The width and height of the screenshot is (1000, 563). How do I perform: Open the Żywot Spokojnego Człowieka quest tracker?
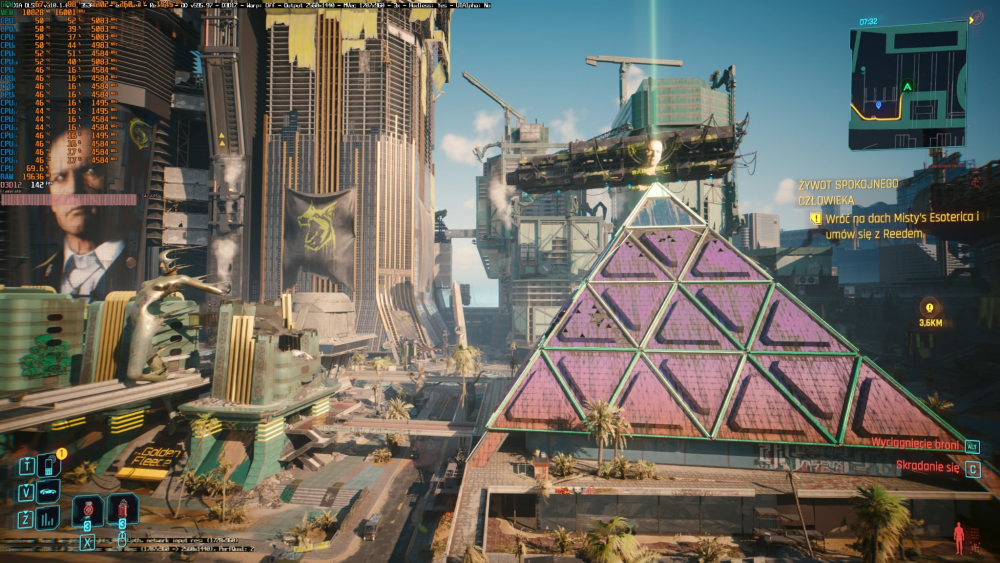(x=848, y=191)
